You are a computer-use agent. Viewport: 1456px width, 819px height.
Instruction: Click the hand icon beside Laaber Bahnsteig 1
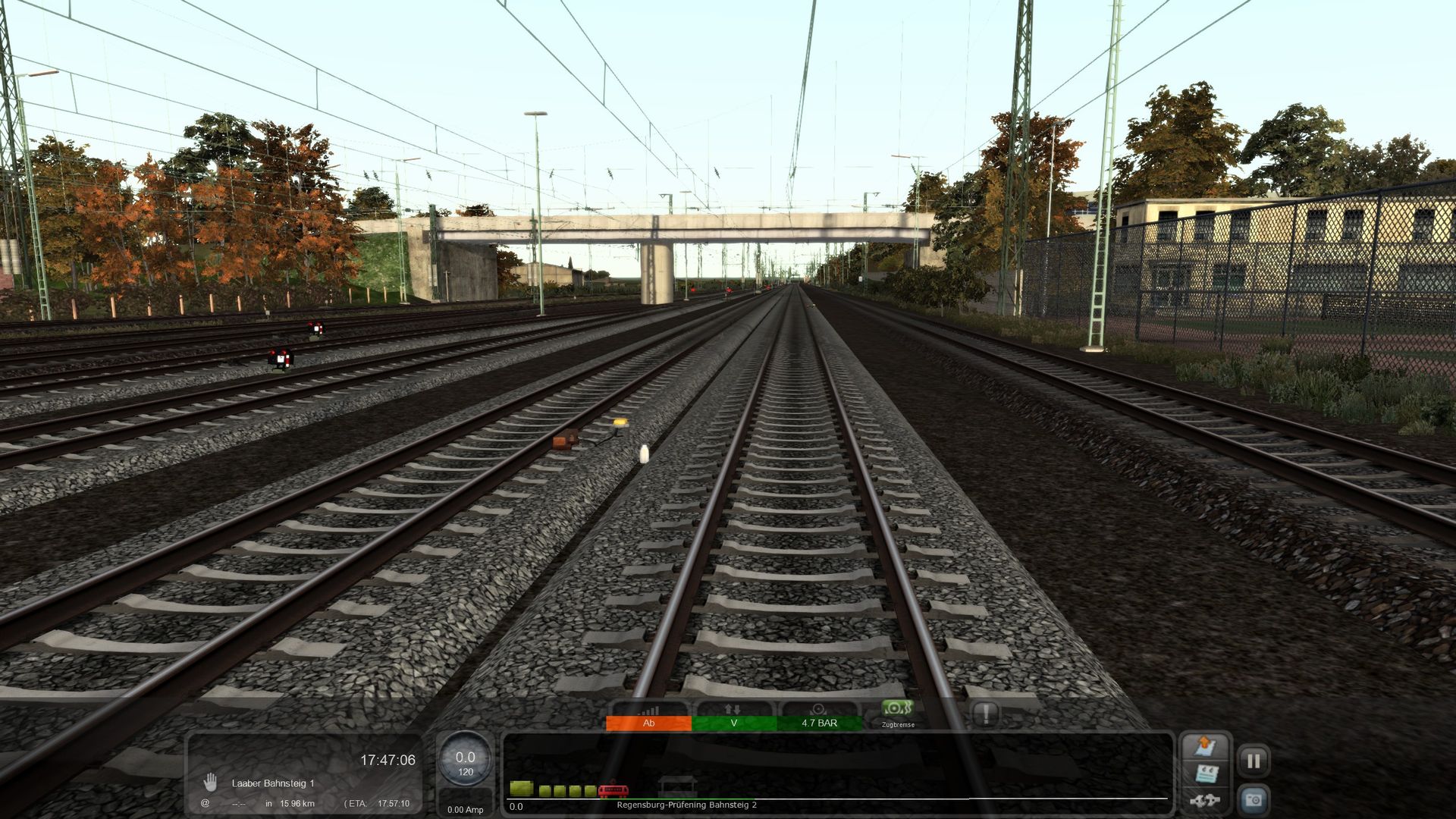click(210, 783)
